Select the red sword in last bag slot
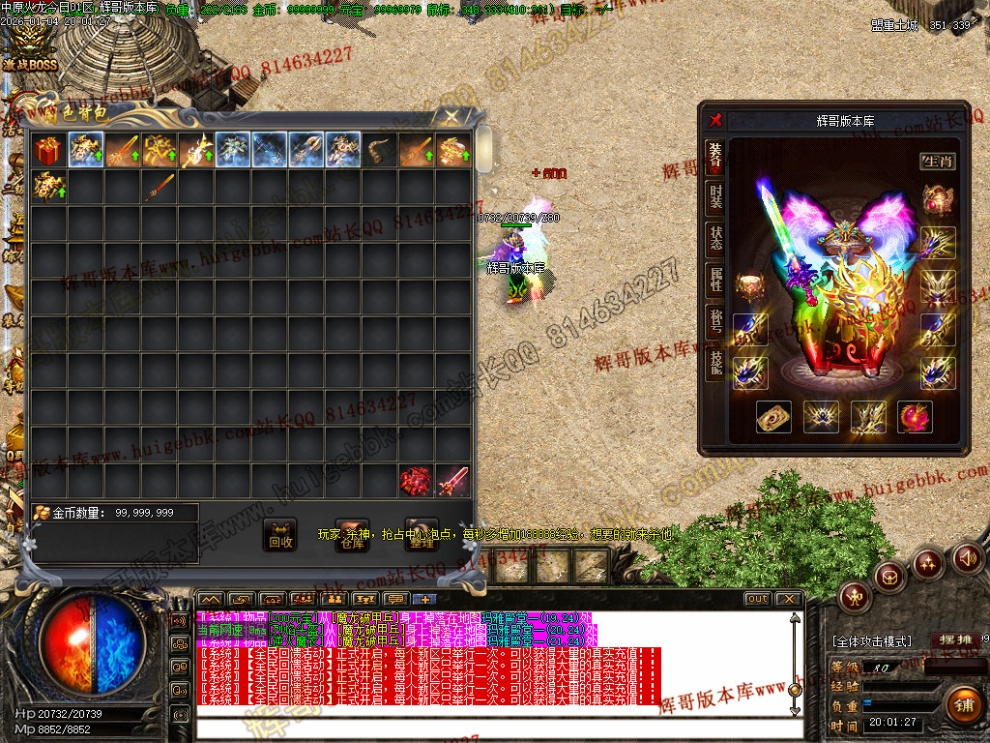This screenshot has height=743, width=990. 452,481
